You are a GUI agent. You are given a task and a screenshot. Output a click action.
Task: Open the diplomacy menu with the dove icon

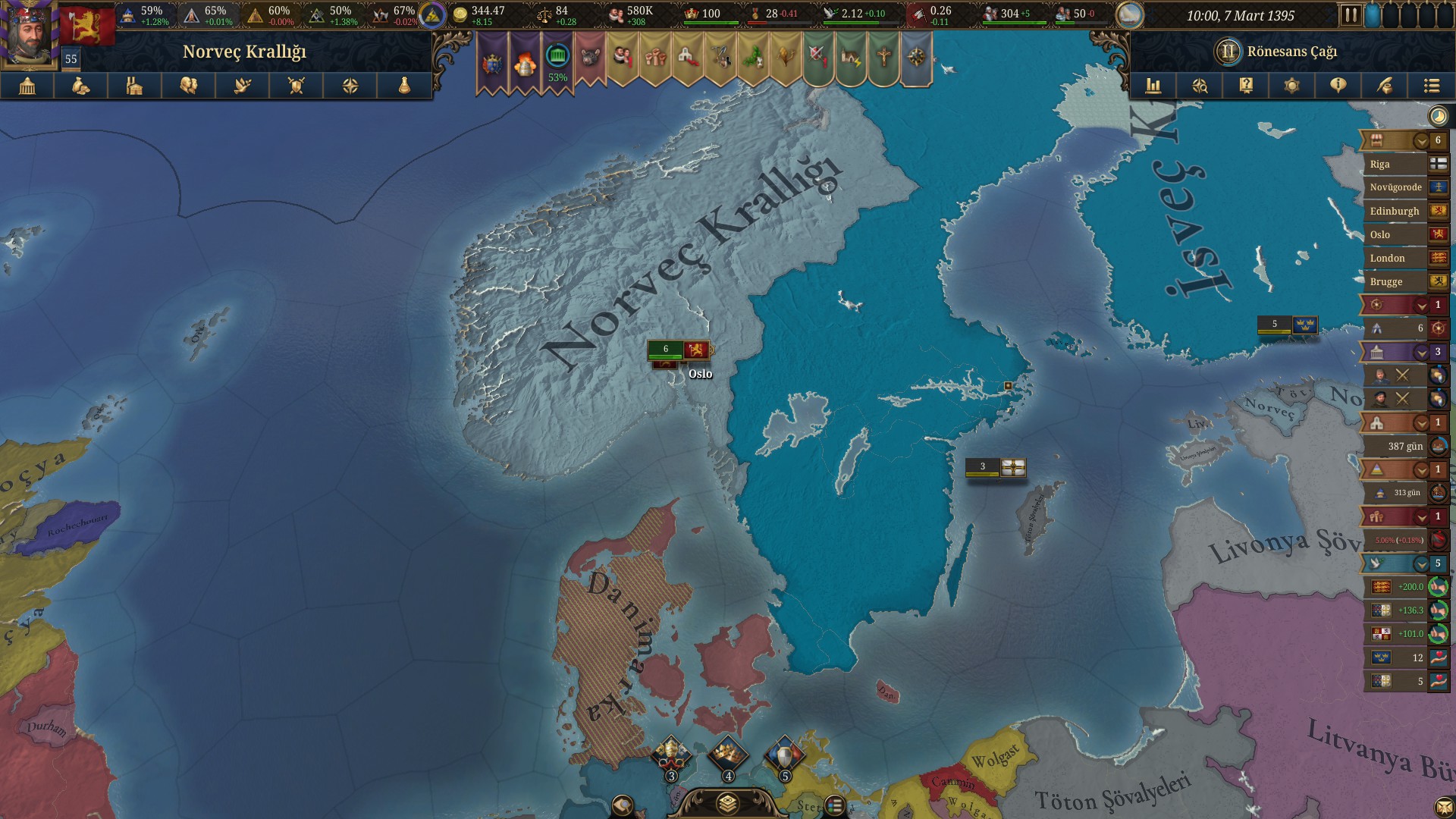[243, 86]
